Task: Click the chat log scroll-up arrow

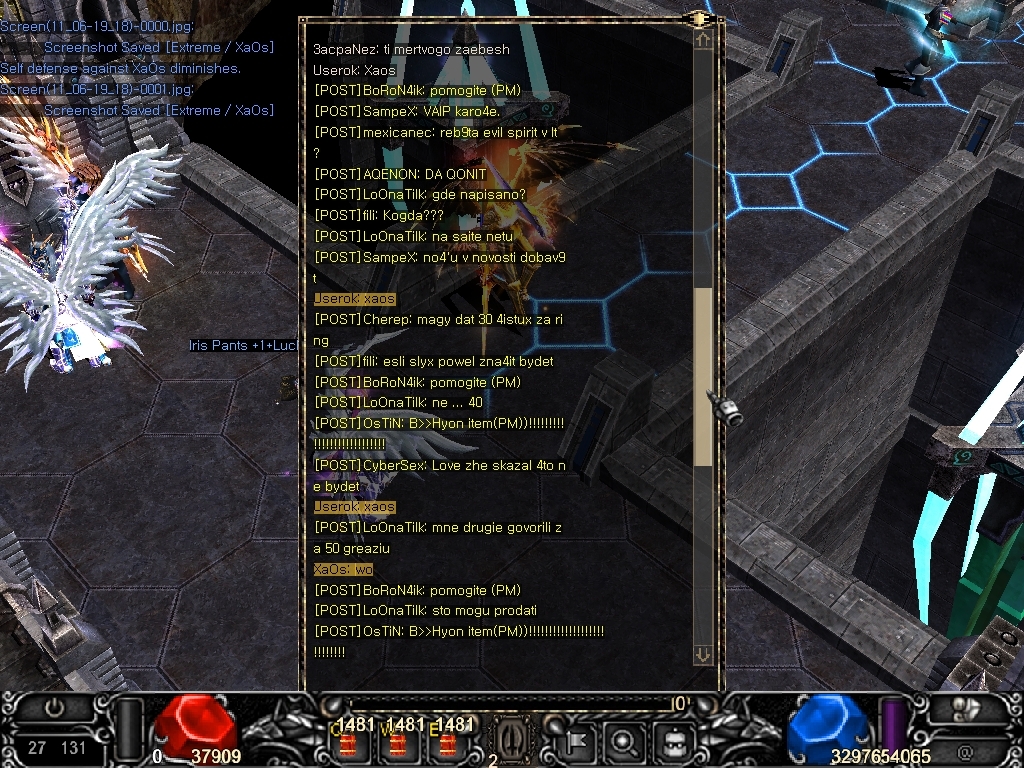Action: click(x=703, y=40)
